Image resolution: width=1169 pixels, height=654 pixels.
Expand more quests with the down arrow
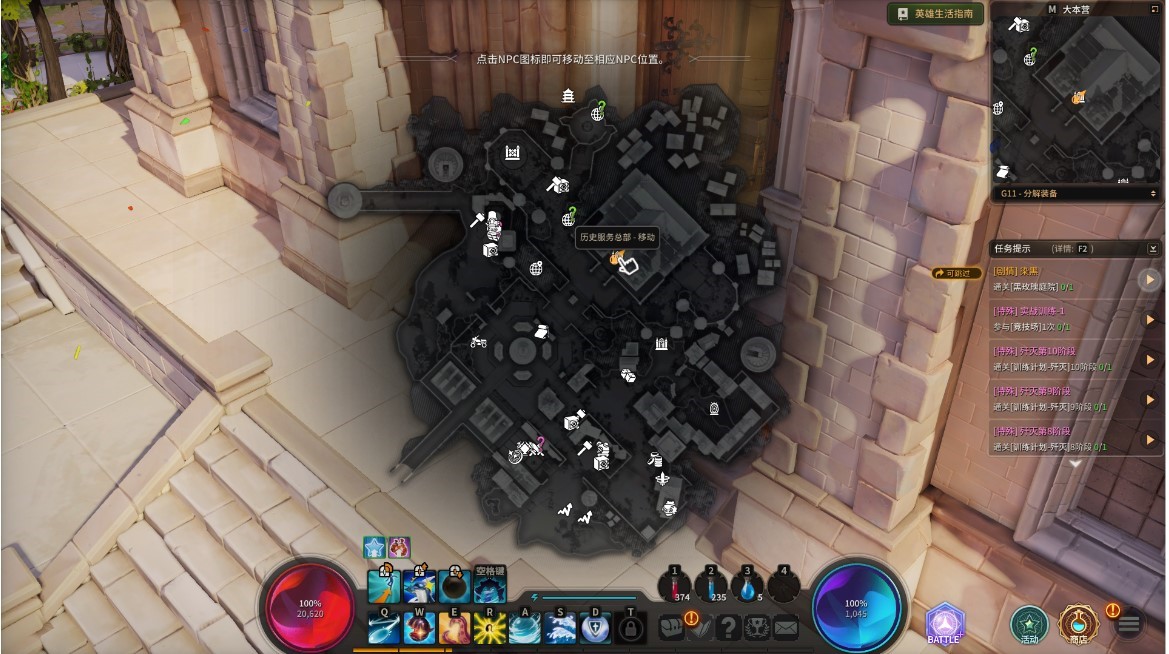[x=1076, y=463]
